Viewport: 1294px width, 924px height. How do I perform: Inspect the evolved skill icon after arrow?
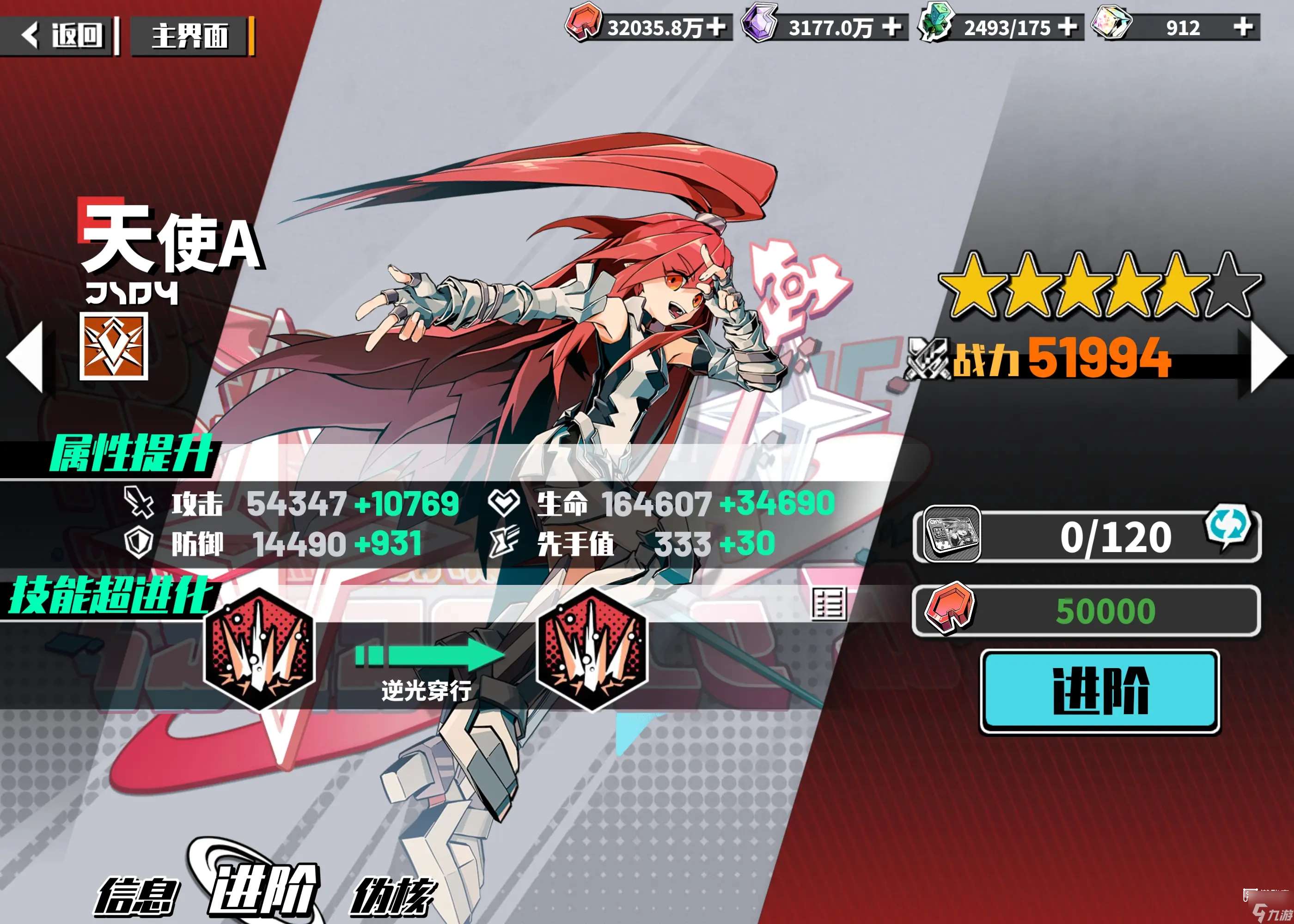592,650
